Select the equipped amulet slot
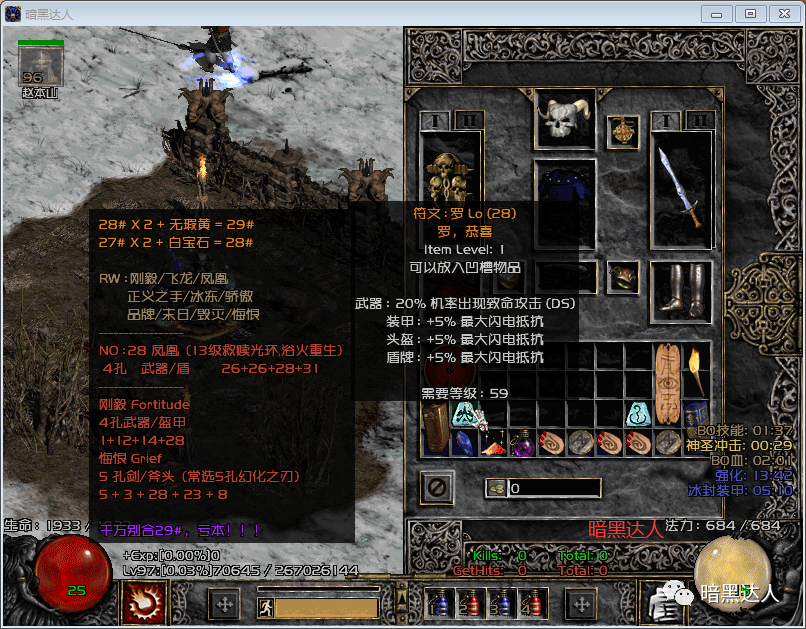The image size is (806, 629). pyautogui.click(x=623, y=131)
